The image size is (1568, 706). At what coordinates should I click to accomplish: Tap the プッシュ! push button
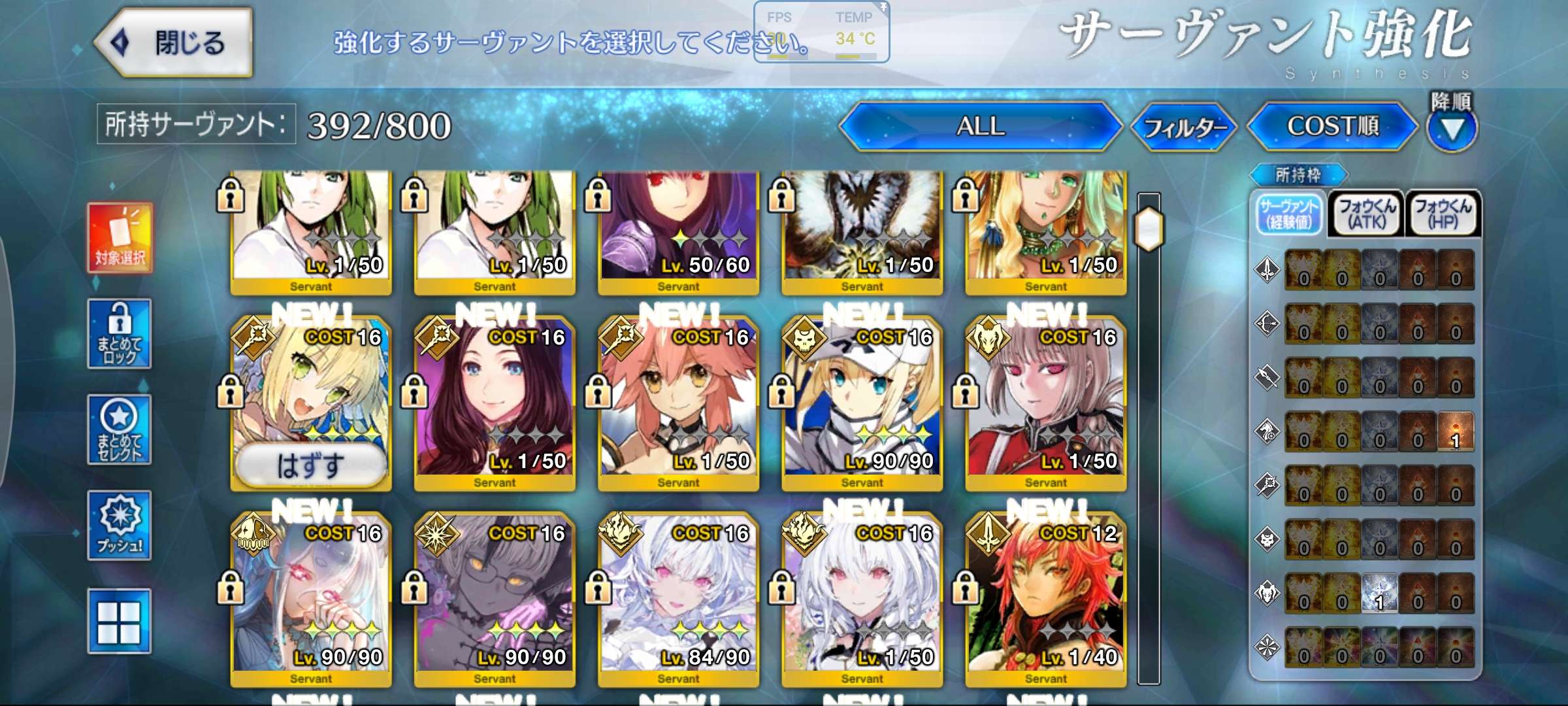(120, 526)
